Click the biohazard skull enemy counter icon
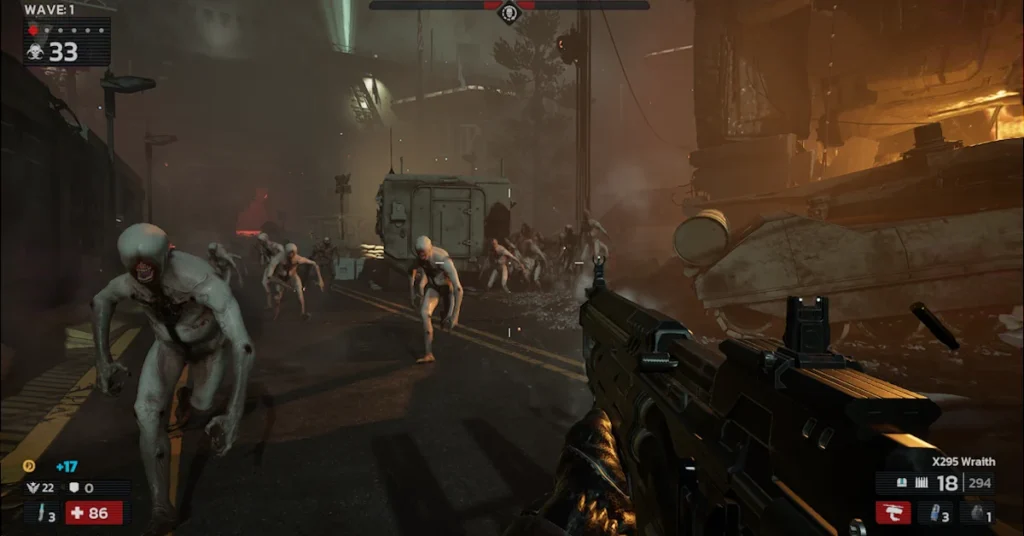 (x=36, y=52)
